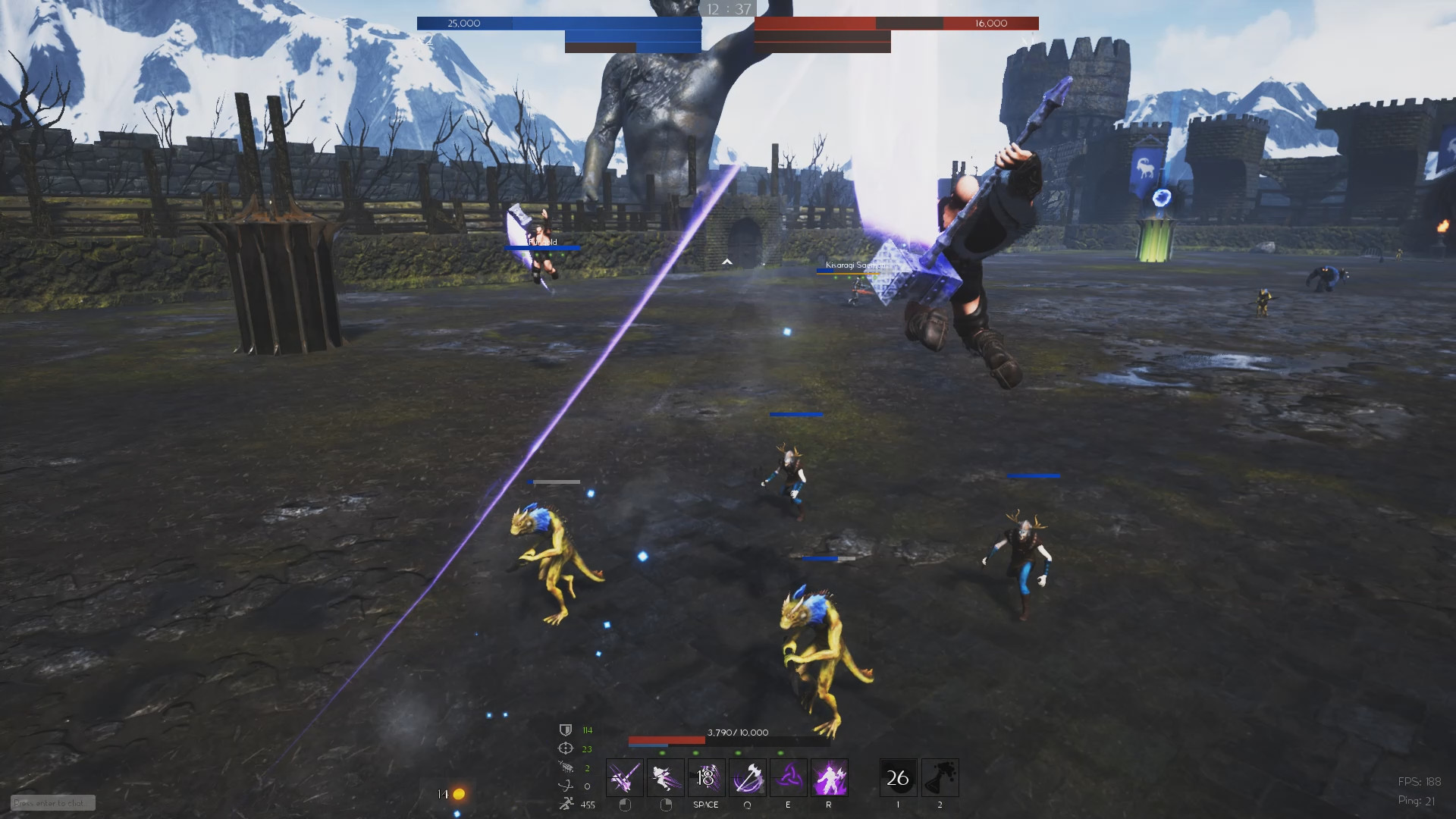Trigger the Q spinning axe ability
Image resolution: width=1456 pixels, height=819 pixels.
(x=747, y=777)
